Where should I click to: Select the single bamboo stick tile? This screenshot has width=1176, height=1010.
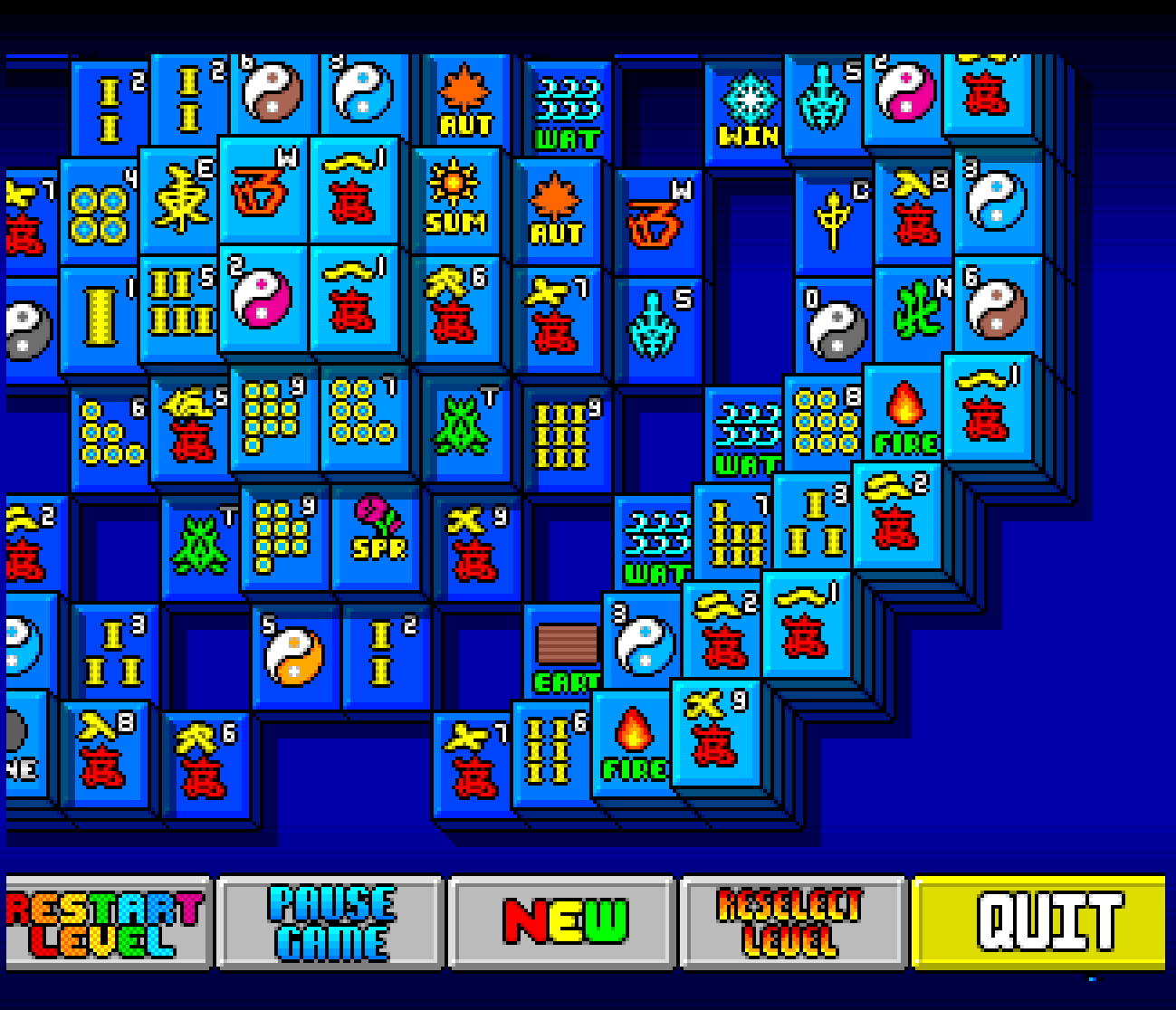click(101, 319)
